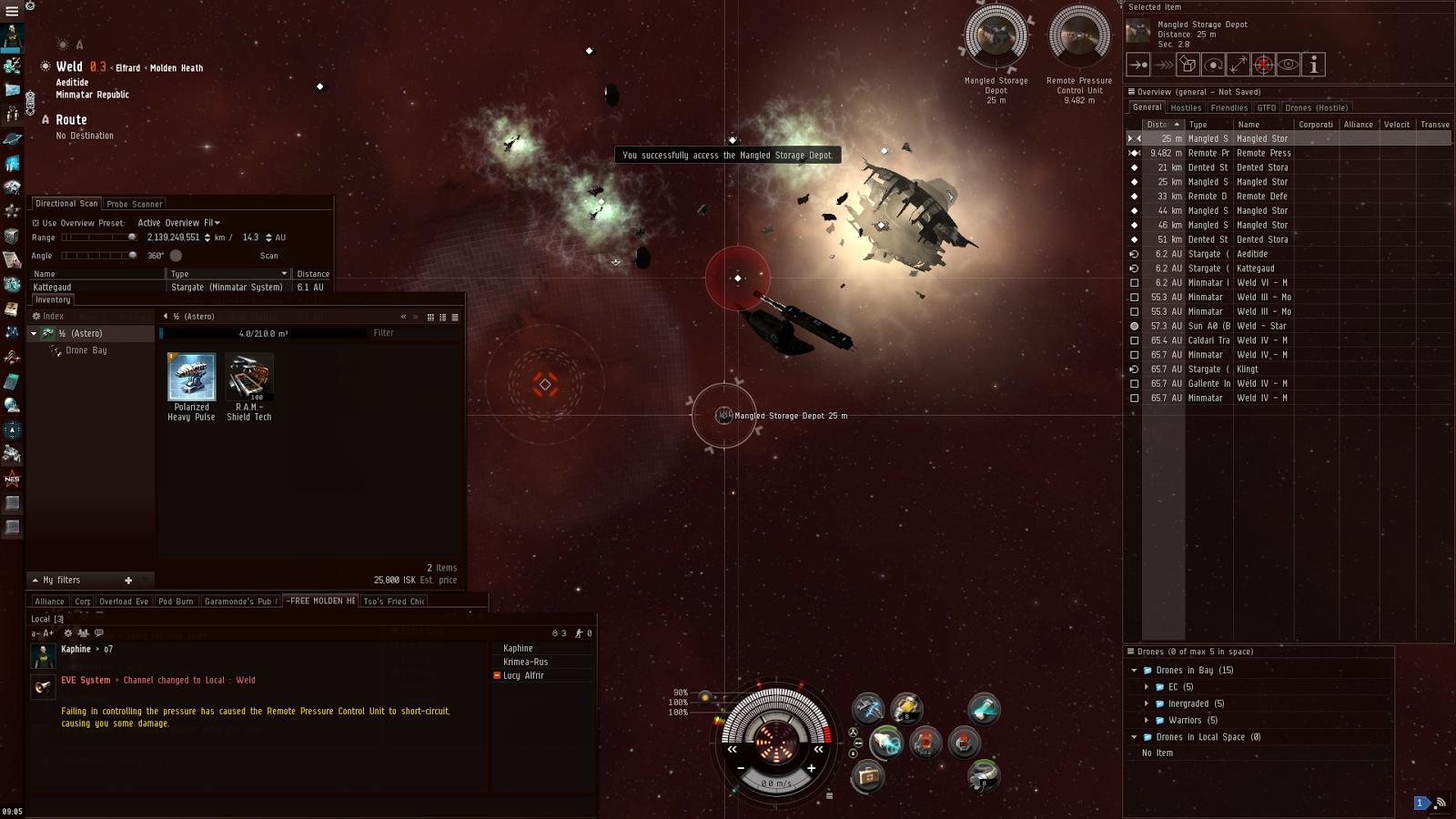Screen dimensions: 1456x819
Task: Open the GTFO overview tab
Action: [x=1267, y=107]
